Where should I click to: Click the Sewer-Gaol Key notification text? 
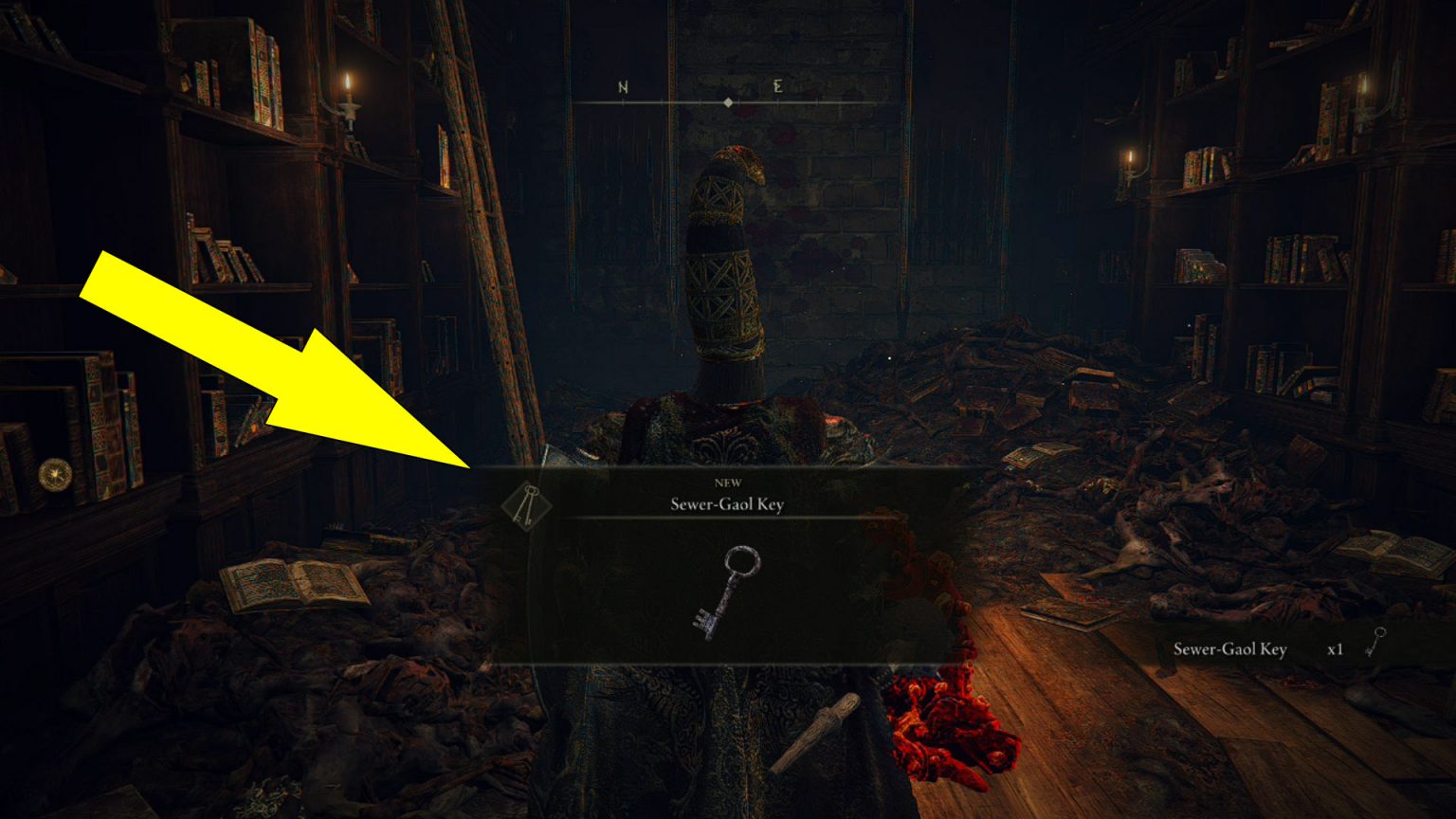(1229, 650)
